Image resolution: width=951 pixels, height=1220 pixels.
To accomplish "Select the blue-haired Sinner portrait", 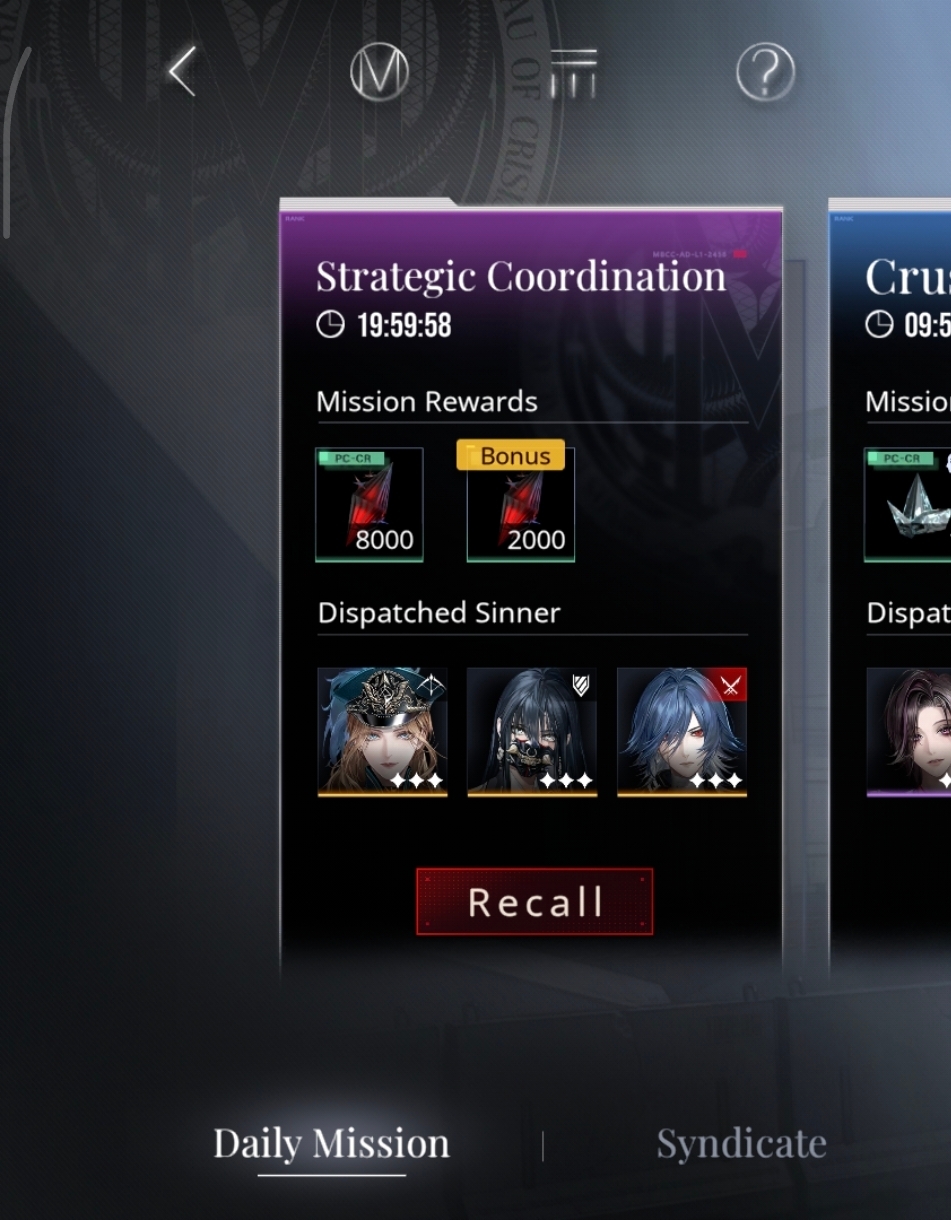I will [x=682, y=732].
